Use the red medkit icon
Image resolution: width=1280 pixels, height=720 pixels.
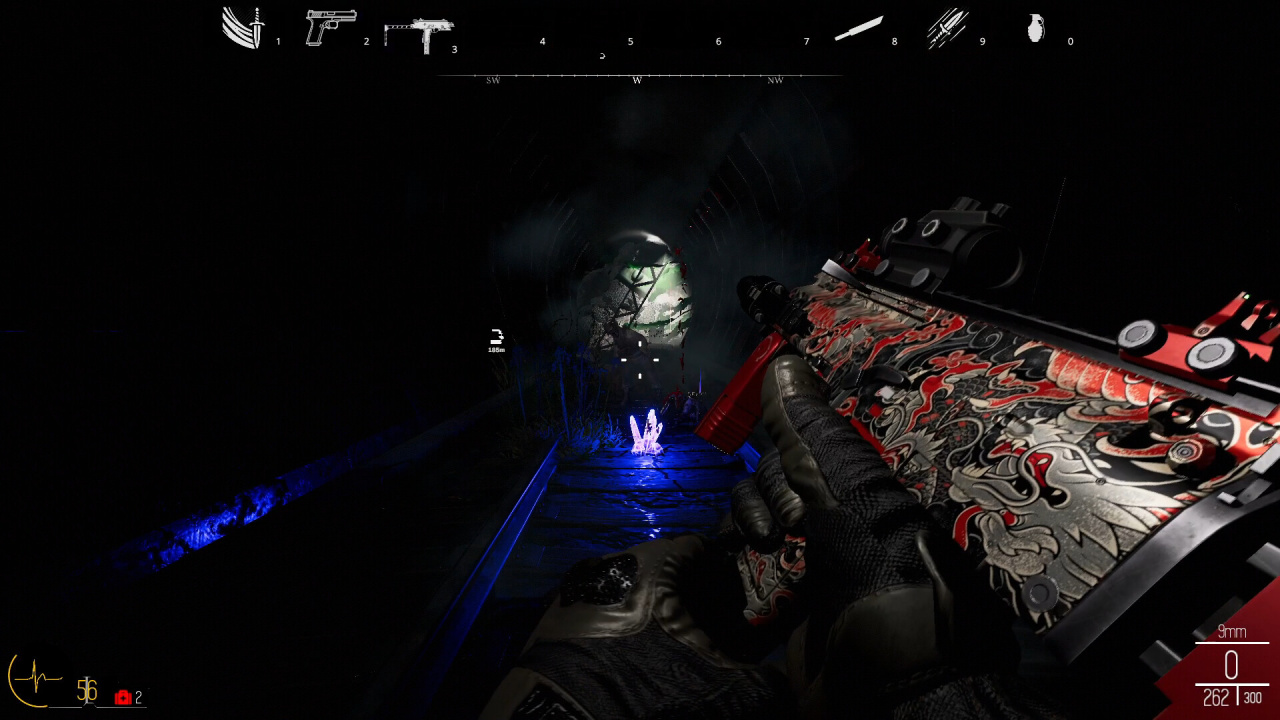click(123, 697)
